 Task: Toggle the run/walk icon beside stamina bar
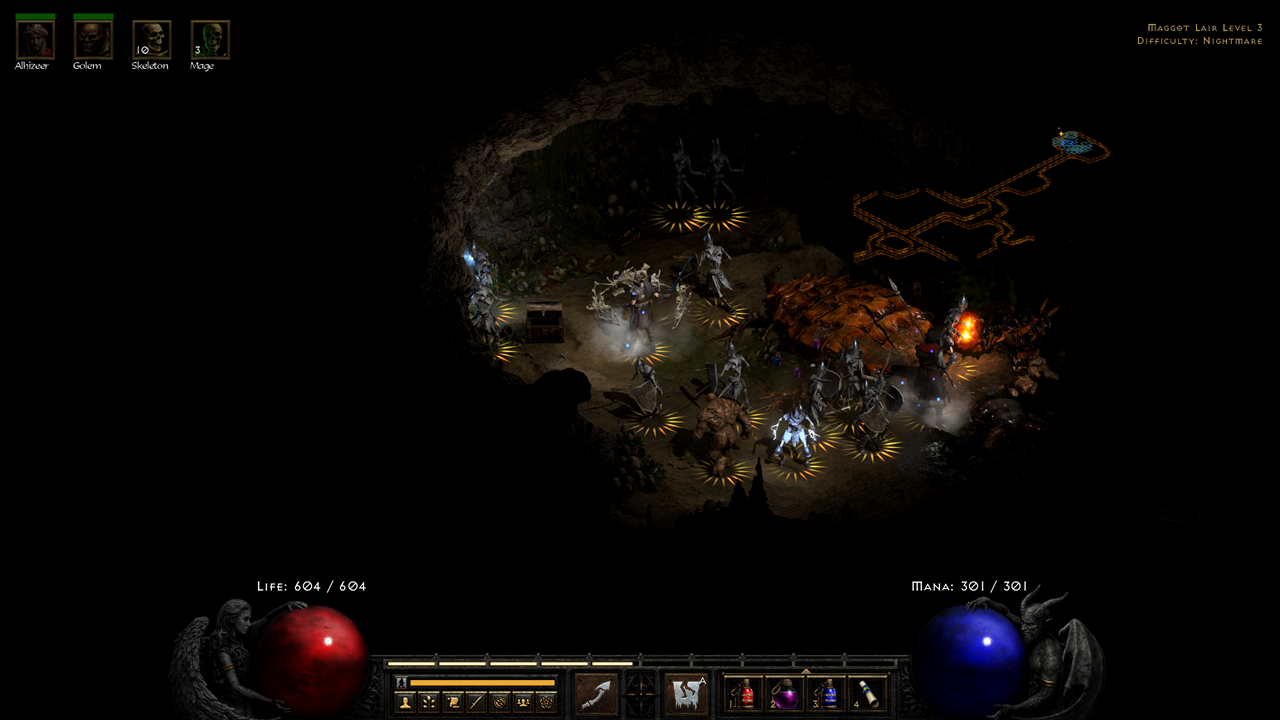tap(402, 682)
